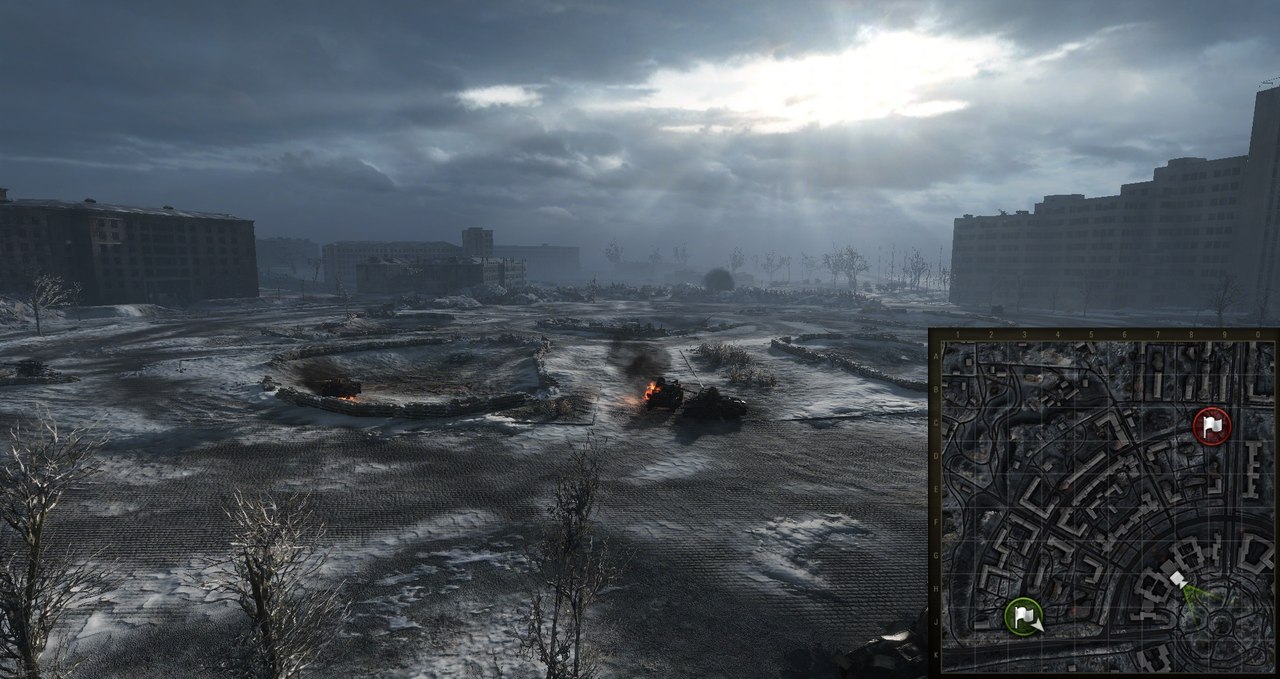Click the white camera marker on the minimap
This screenshot has width=1280, height=679.
[1178, 580]
